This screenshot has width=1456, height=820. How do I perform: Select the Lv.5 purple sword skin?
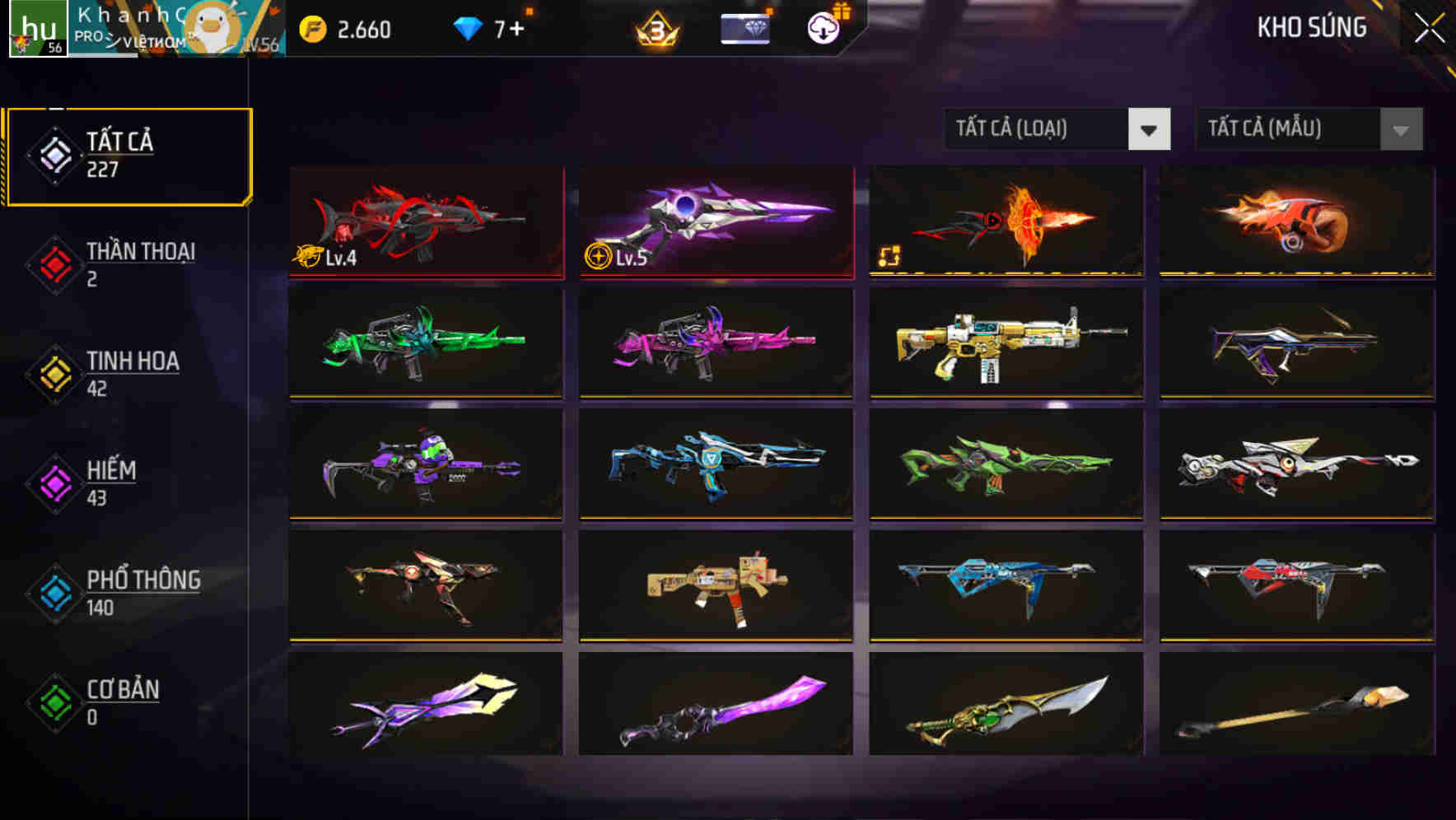point(716,222)
